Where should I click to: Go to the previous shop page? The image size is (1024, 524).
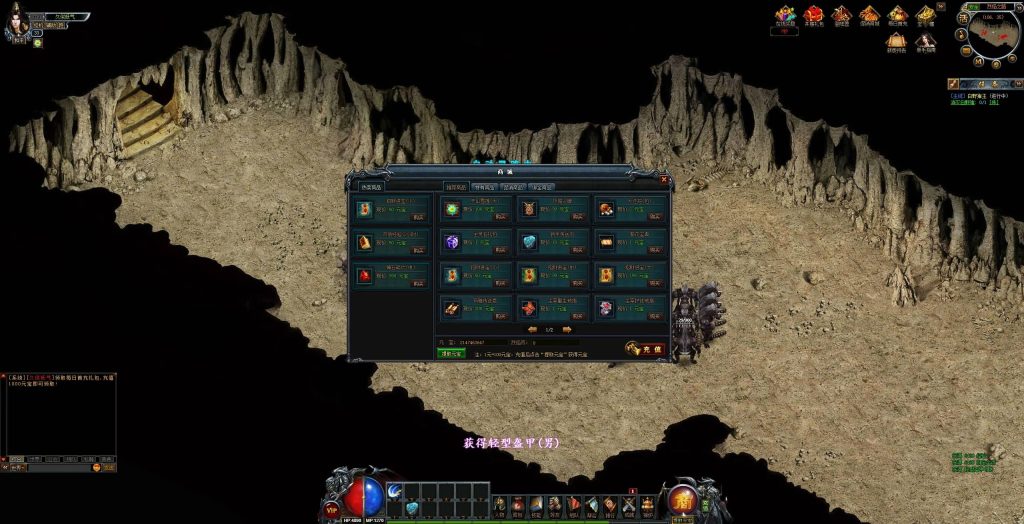click(x=532, y=329)
